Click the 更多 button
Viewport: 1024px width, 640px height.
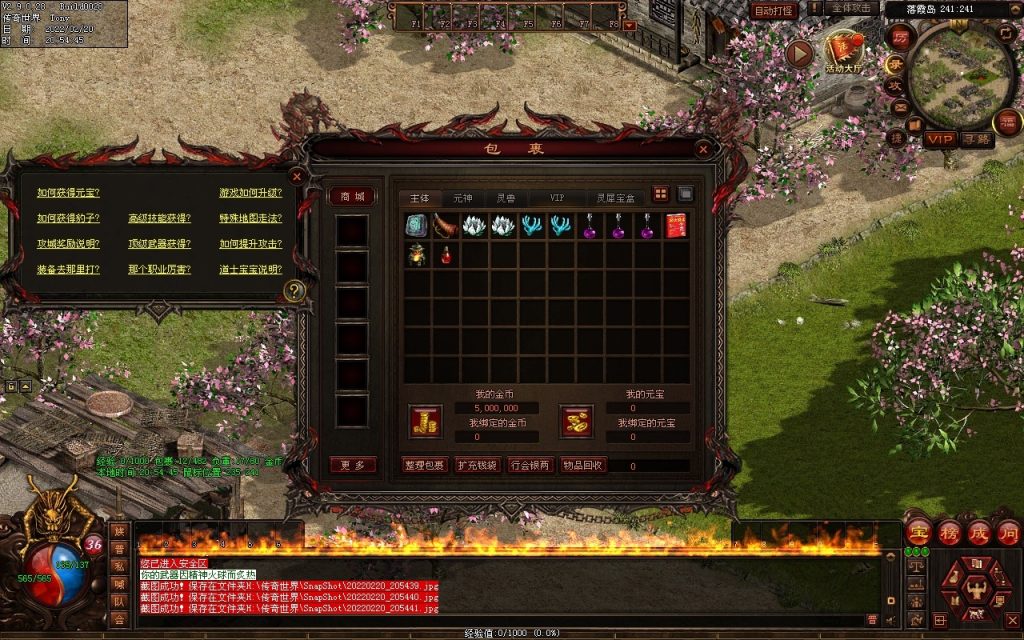[x=352, y=465]
